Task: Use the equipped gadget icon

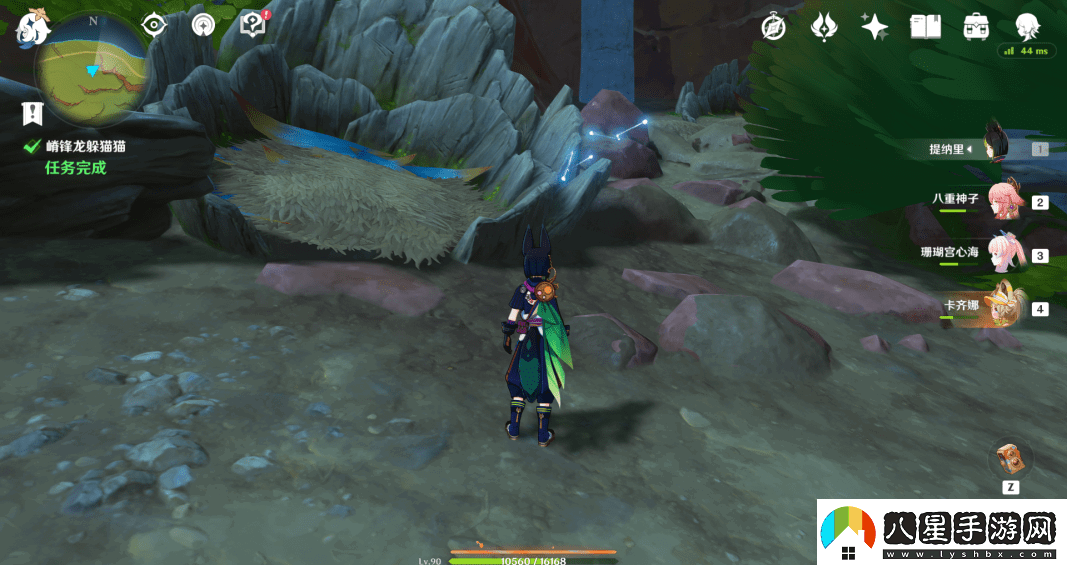Action: pyautogui.click(x=1010, y=459)
